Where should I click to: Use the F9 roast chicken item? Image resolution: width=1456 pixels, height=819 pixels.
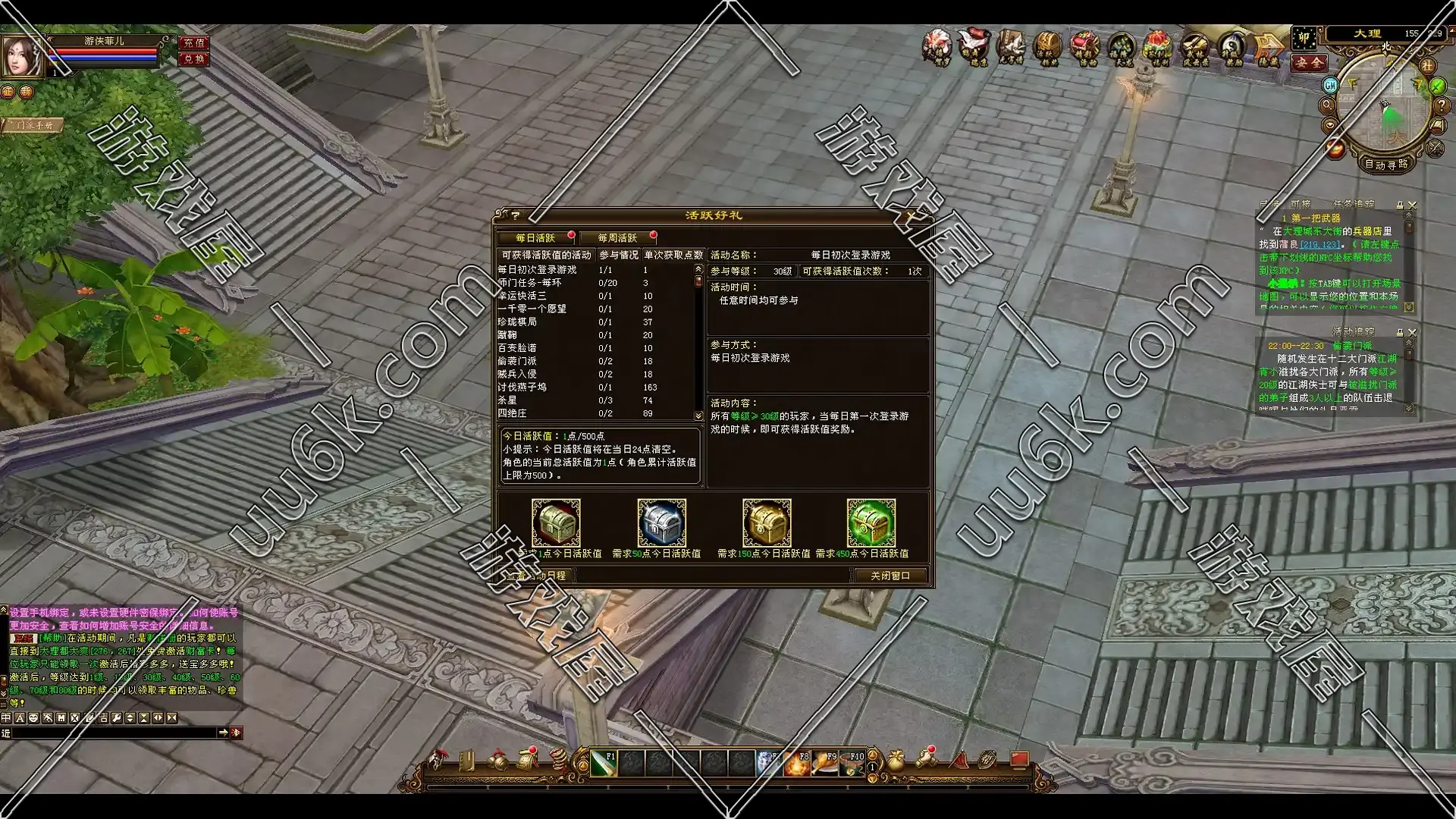click(x=824, y=763)
